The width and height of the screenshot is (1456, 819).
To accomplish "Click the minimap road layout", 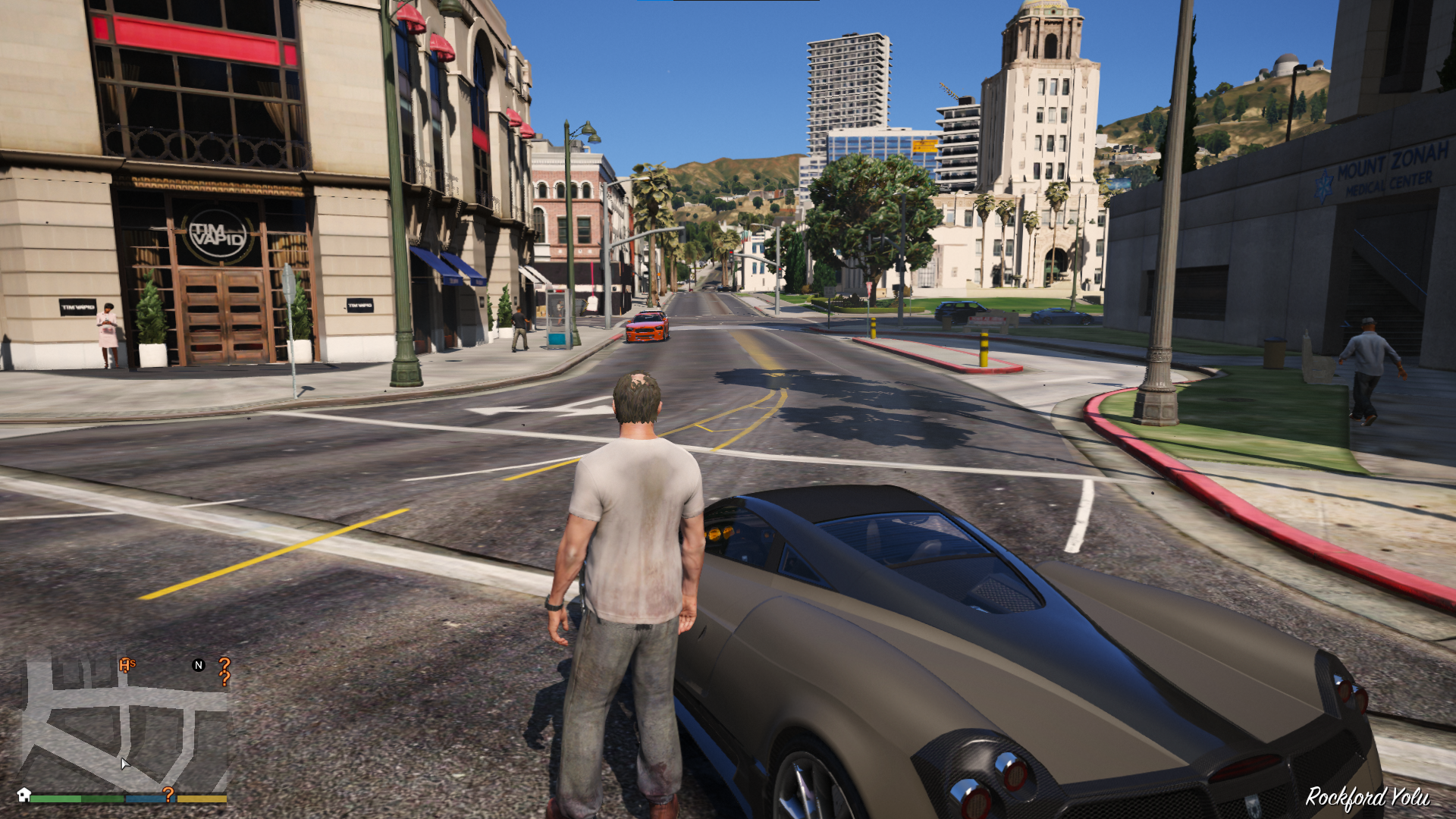I will 125,724.
